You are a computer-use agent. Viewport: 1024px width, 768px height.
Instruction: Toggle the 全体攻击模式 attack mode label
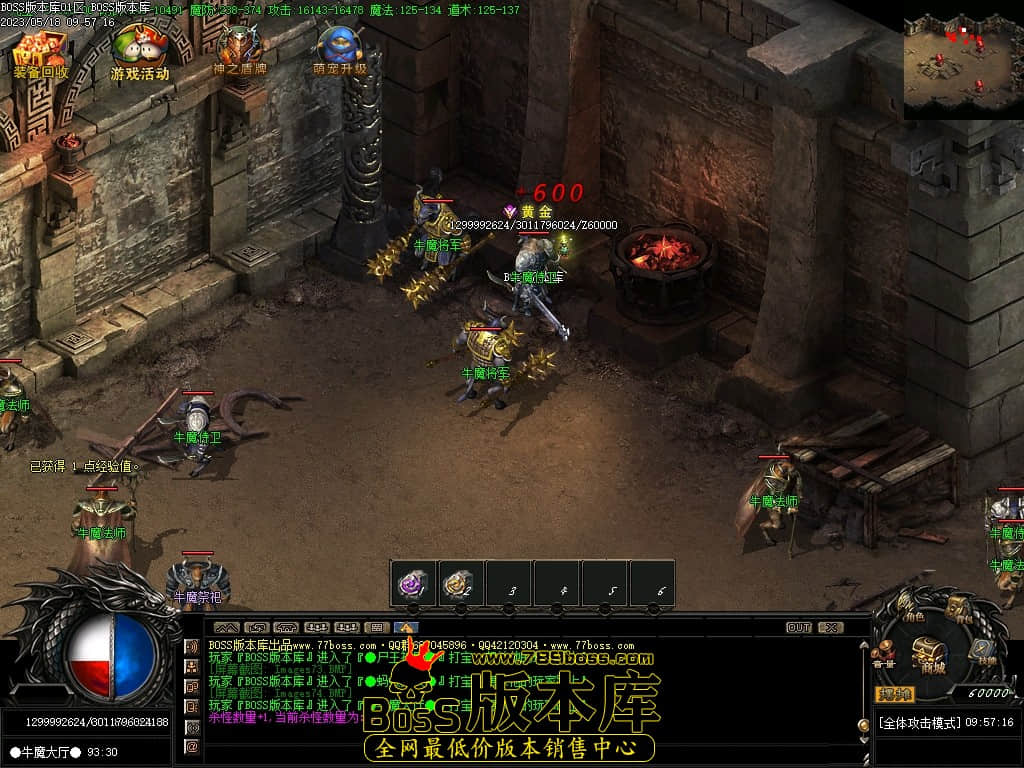pyautogui.click(x=920, y=722)
